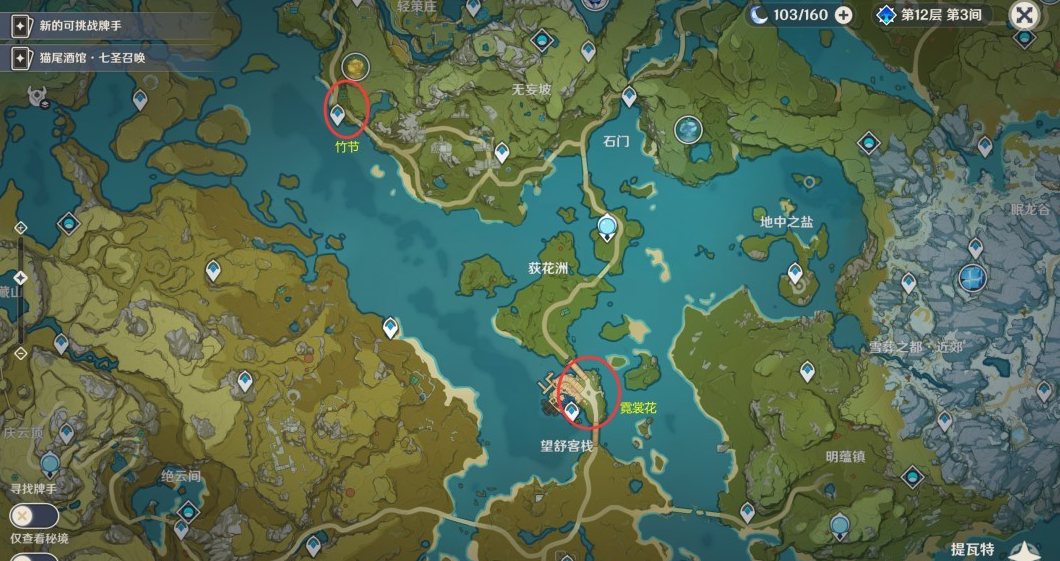Select the waypoint circled above 竹节
1060x561 pixels.
[339, 115]
